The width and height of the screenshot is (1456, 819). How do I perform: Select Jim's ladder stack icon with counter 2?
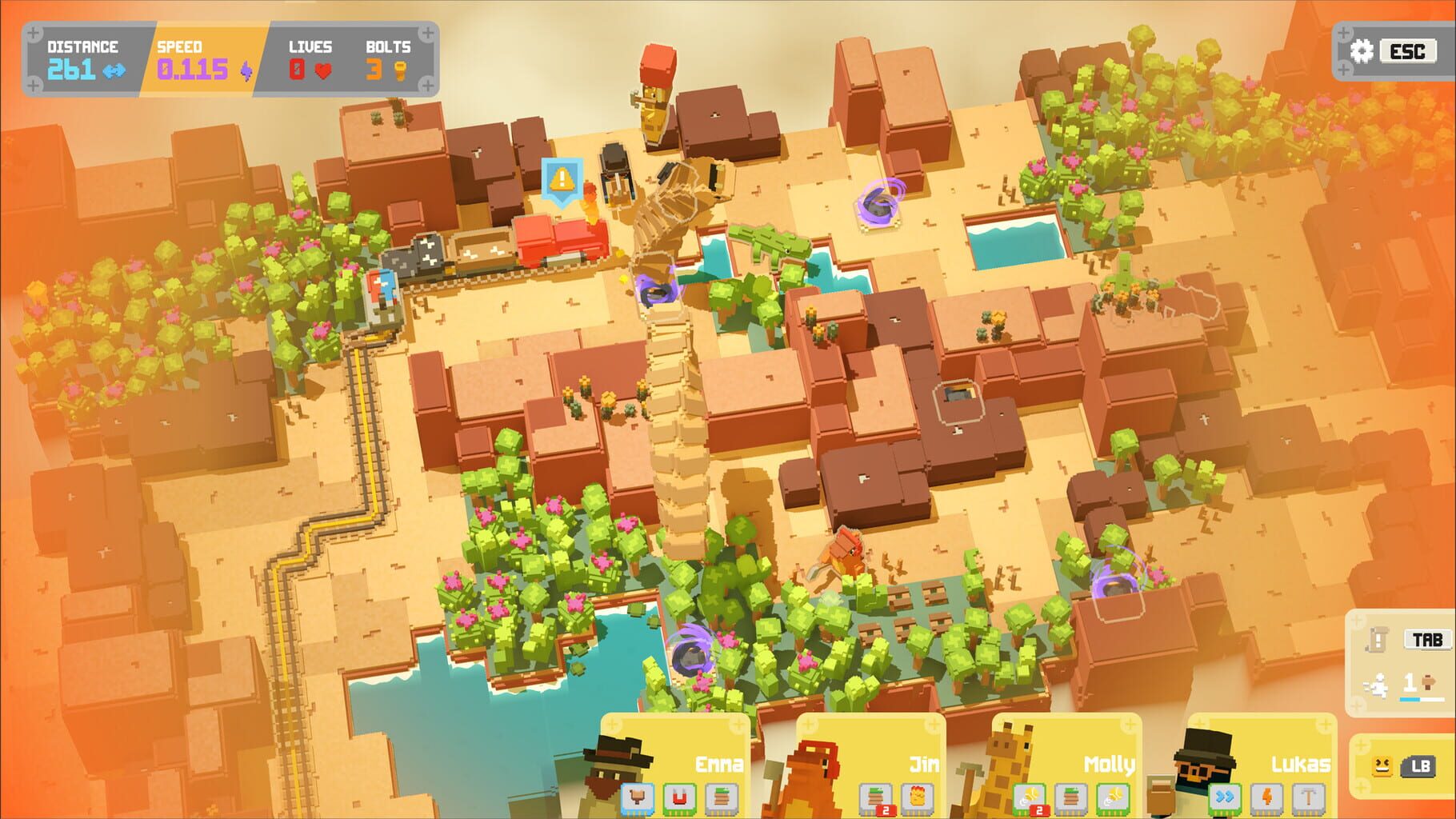tap(878, 795)
